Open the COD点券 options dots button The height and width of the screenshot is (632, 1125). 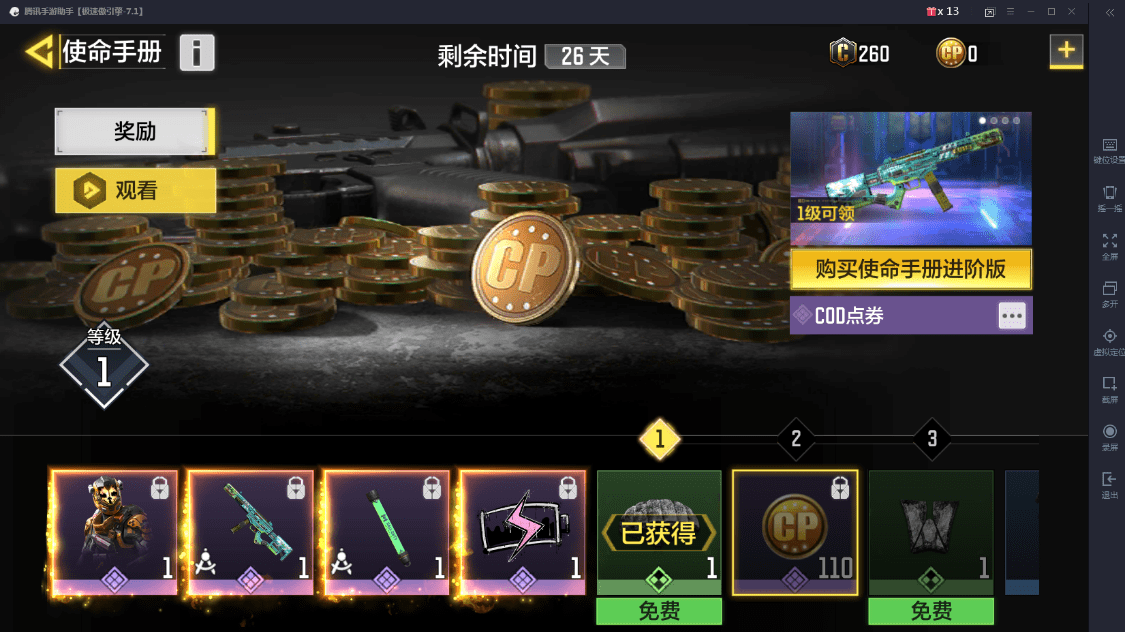(1012, 316)
